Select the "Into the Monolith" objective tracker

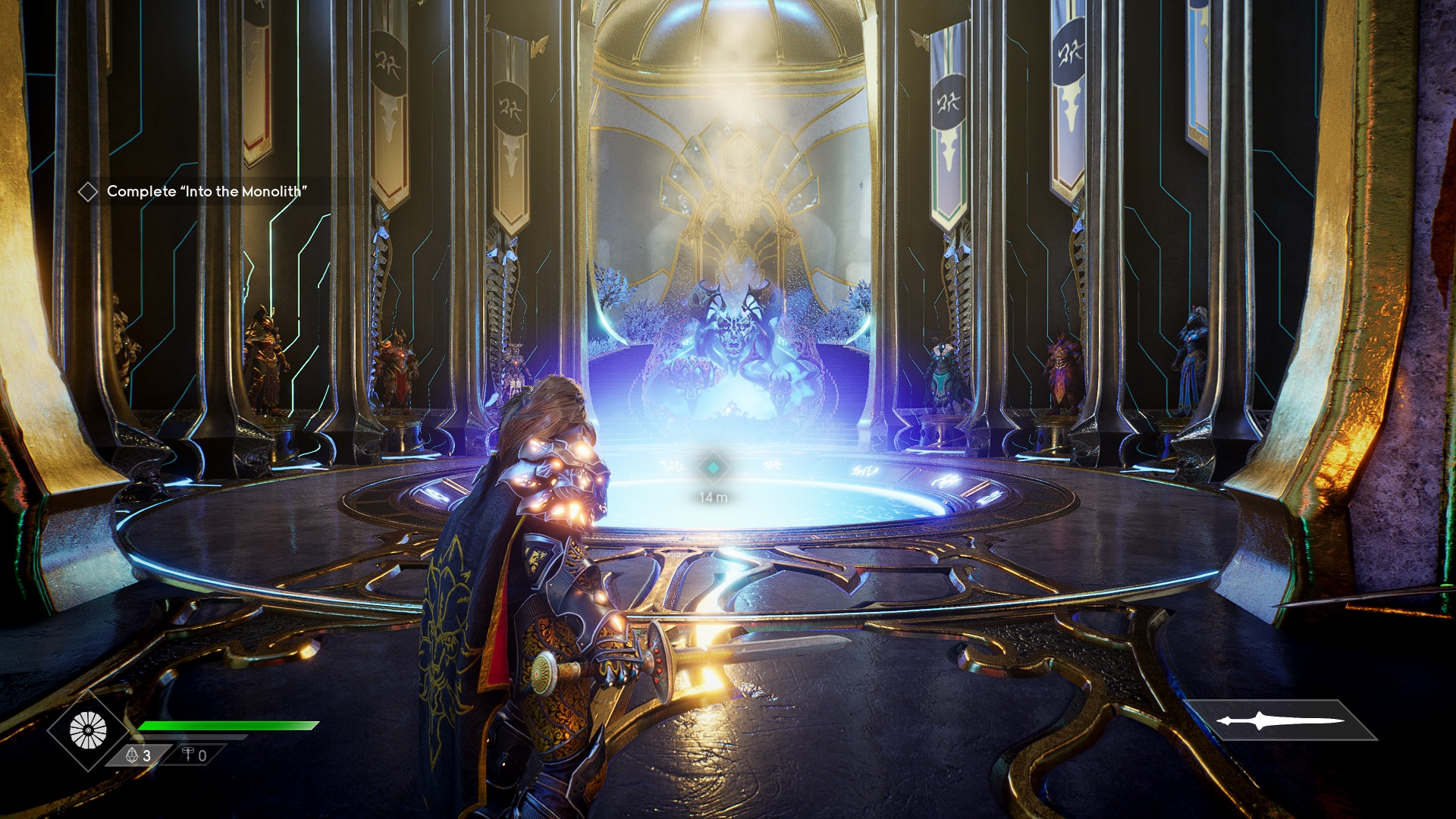206,192
